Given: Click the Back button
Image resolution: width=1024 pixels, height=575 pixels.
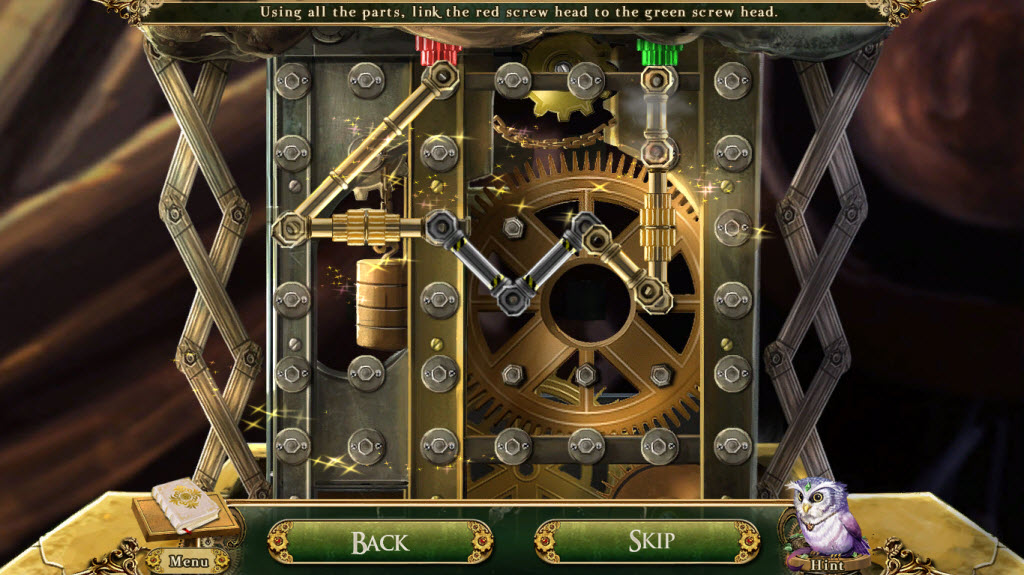Looking at the screenshot, I should click(380, 542).
